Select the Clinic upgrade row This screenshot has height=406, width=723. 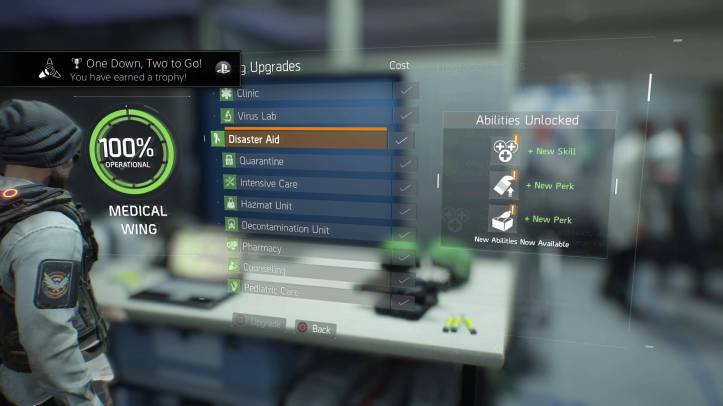pyautogui.click(x=300, y=93)
